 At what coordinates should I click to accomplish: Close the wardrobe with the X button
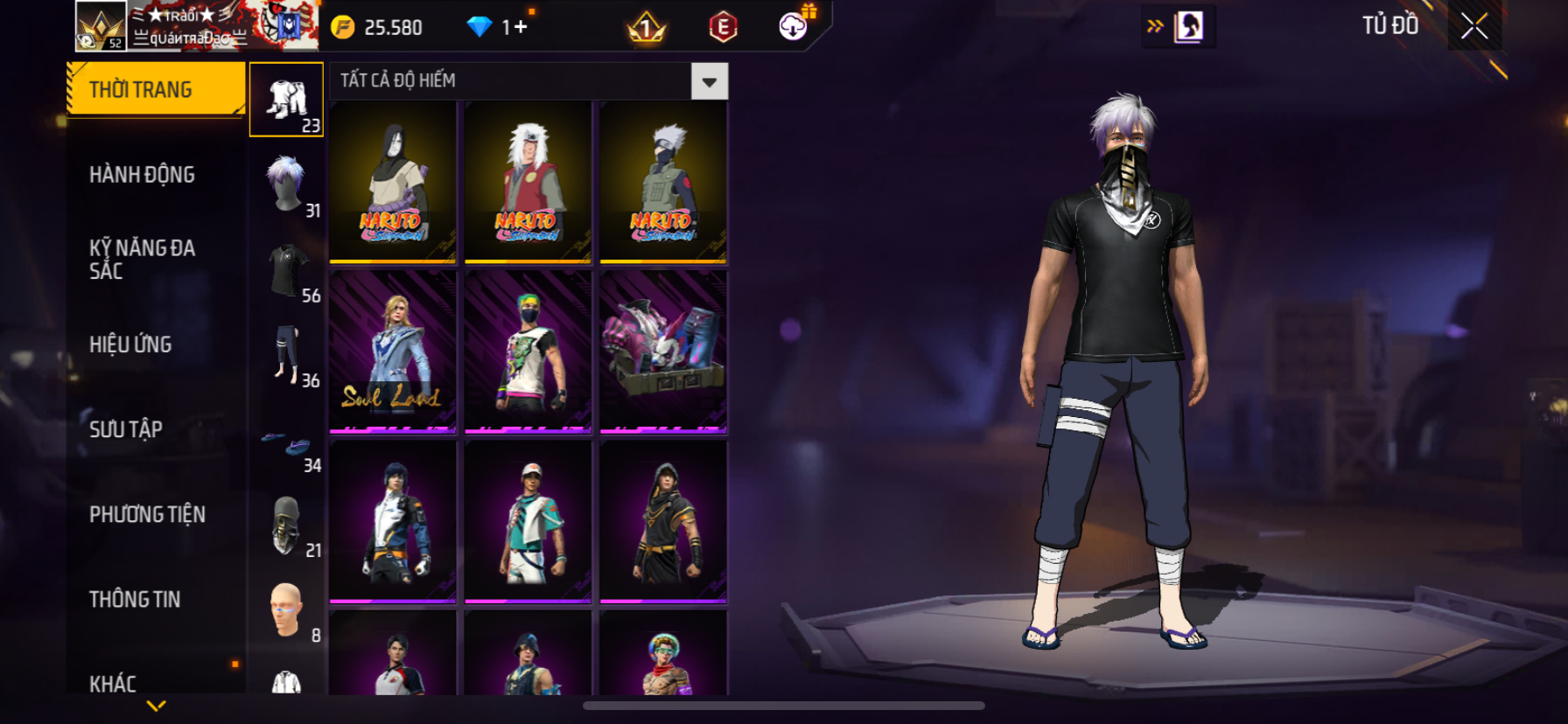[x=1474, y=26]
